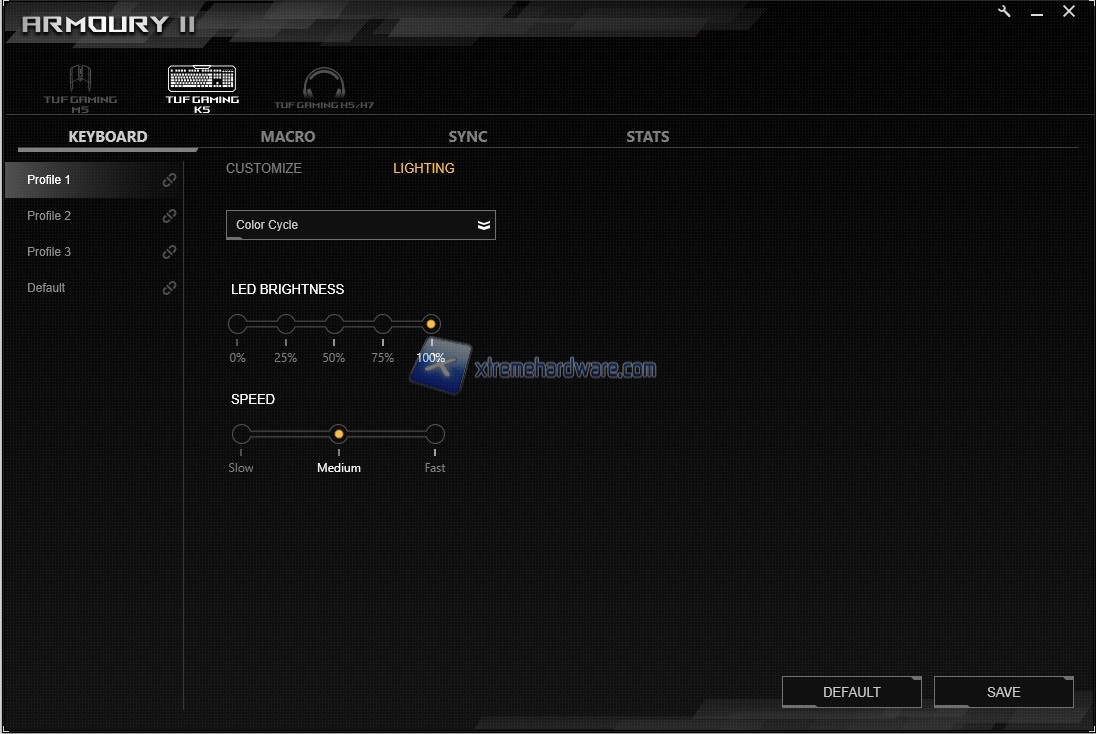Image resolution: width=1096 pixels, height=734 pixels.
Task: Select the TUF Gaming K5 keyboard device
Action: (x=202, y=88)
